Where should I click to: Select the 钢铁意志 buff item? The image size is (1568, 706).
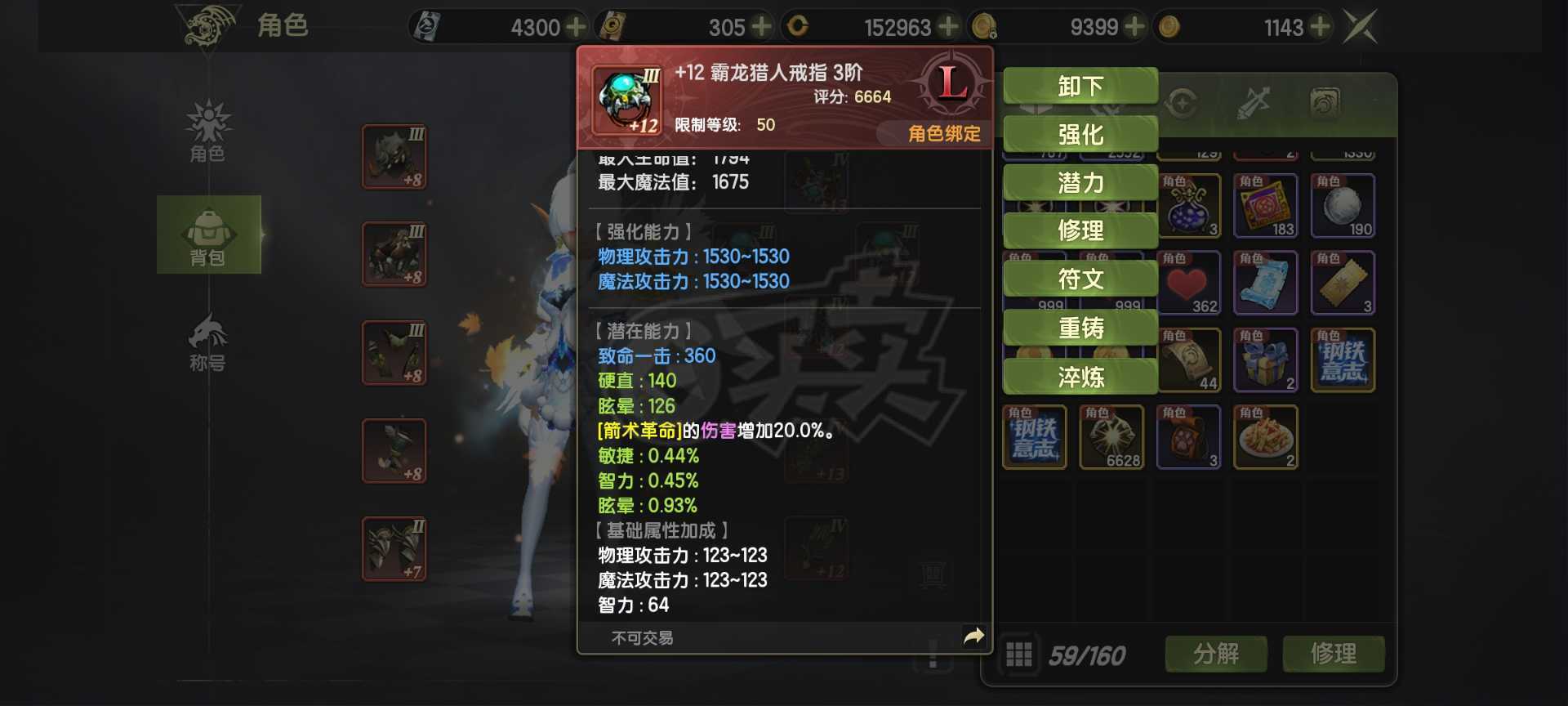pos(1343,360)
